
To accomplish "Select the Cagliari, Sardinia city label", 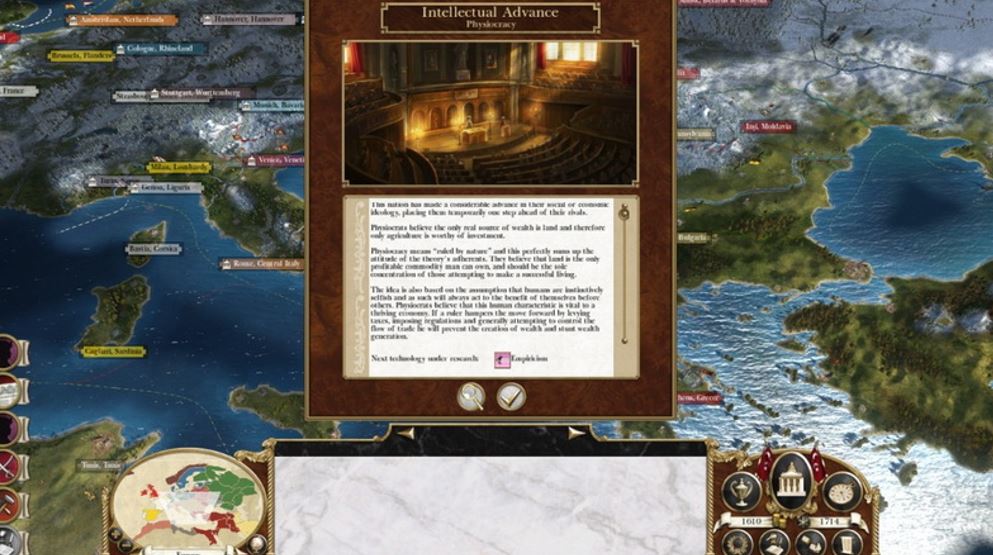I will [x=114, y=352].
